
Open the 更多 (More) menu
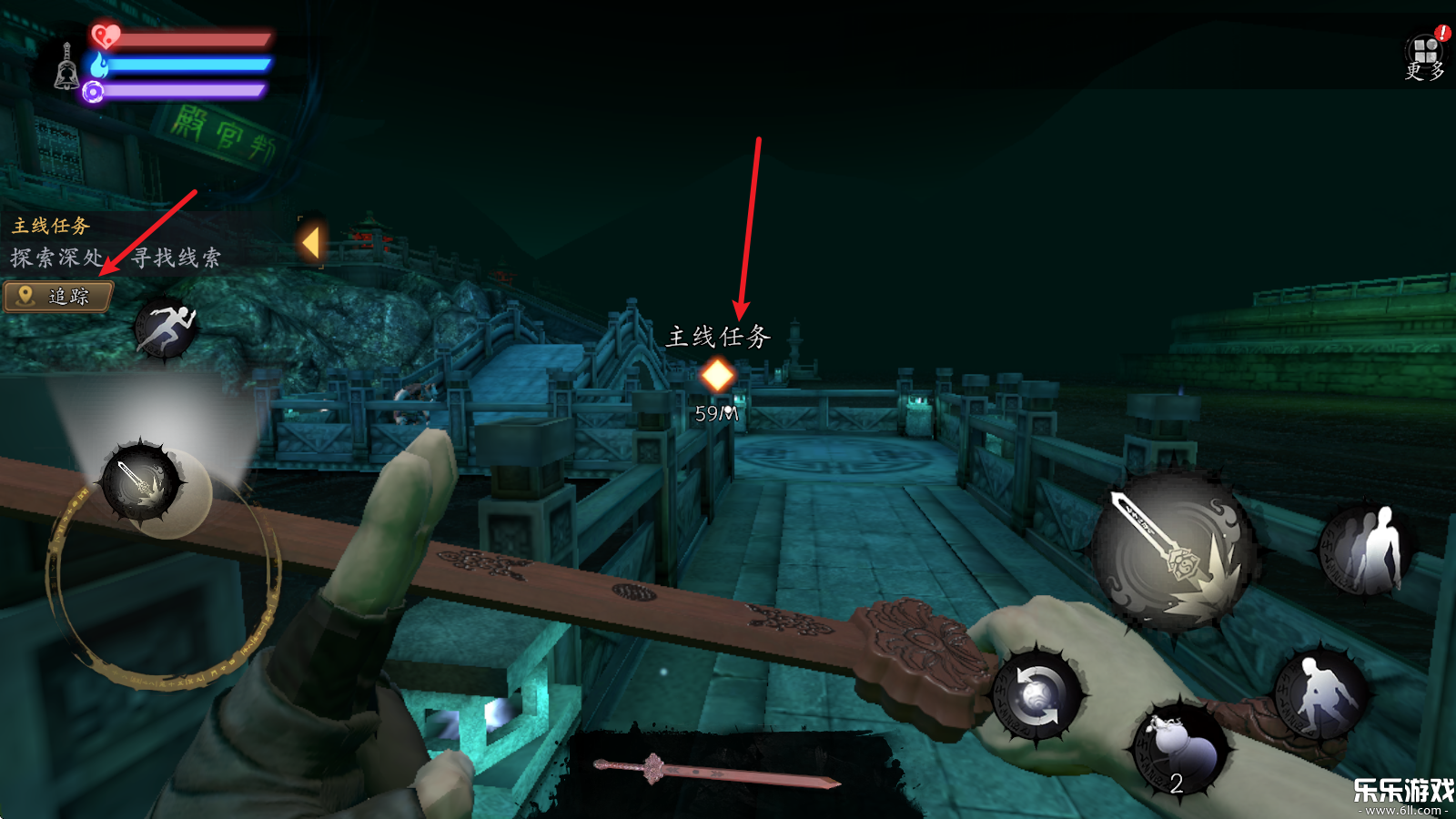click(x=1426, y=56)
